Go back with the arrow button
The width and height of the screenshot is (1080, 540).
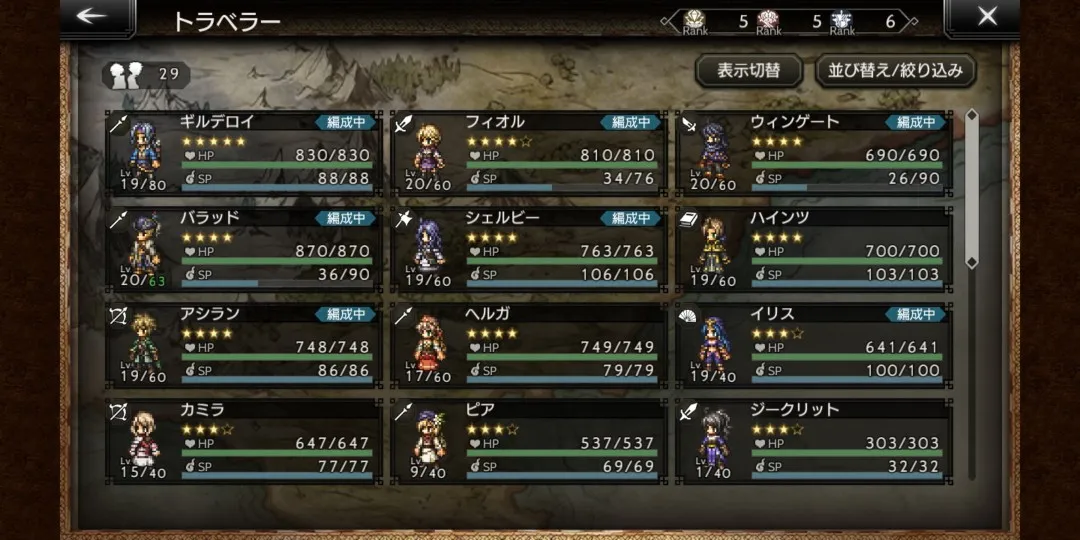pyautogui.click(x=93, y=17)
